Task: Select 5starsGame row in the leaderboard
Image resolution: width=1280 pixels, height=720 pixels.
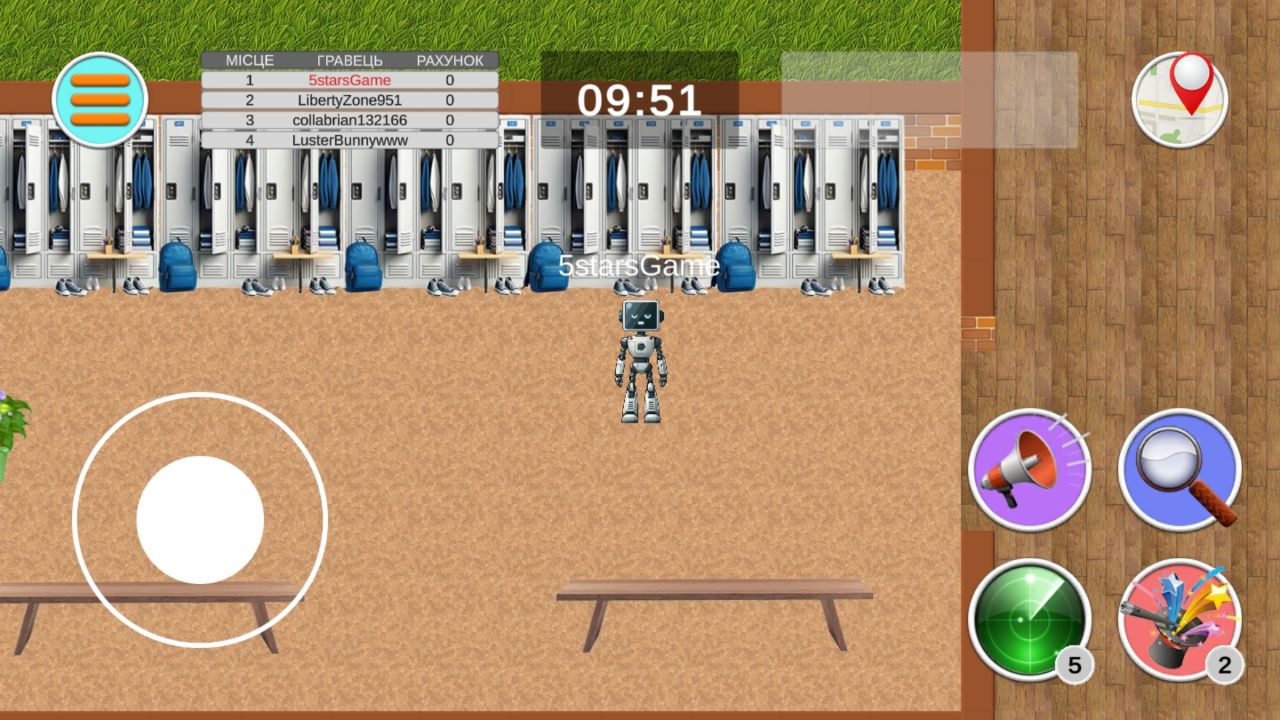Action: pos(349,80)
